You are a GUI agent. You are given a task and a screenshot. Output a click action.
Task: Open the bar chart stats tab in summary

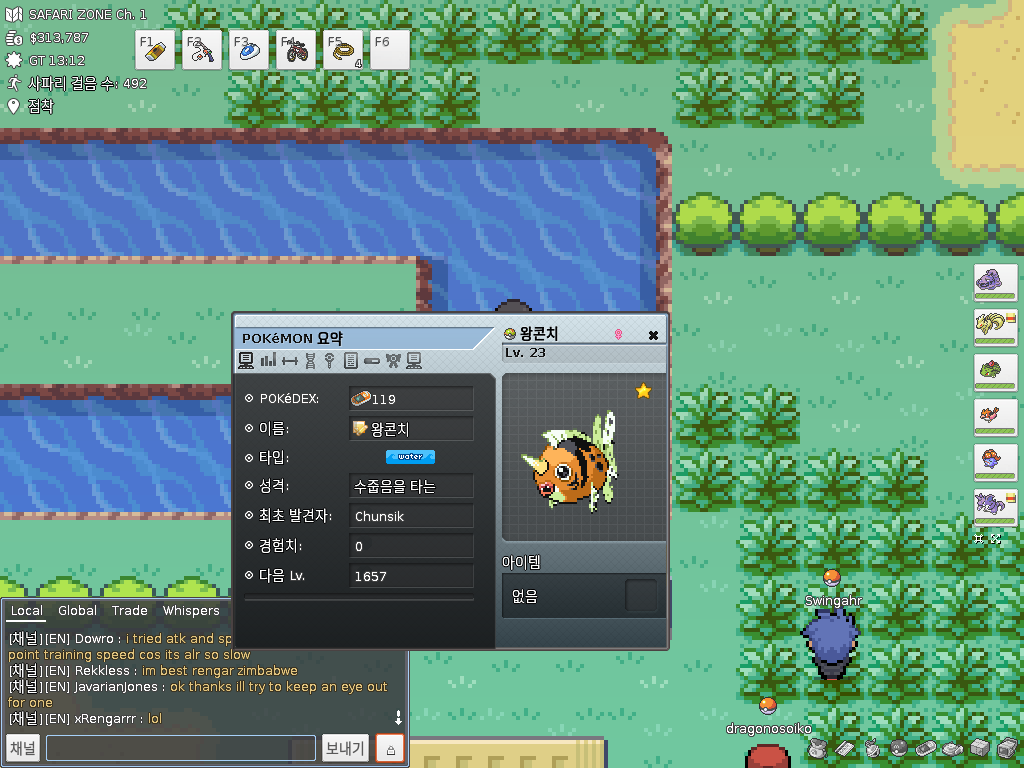[268, 360]
